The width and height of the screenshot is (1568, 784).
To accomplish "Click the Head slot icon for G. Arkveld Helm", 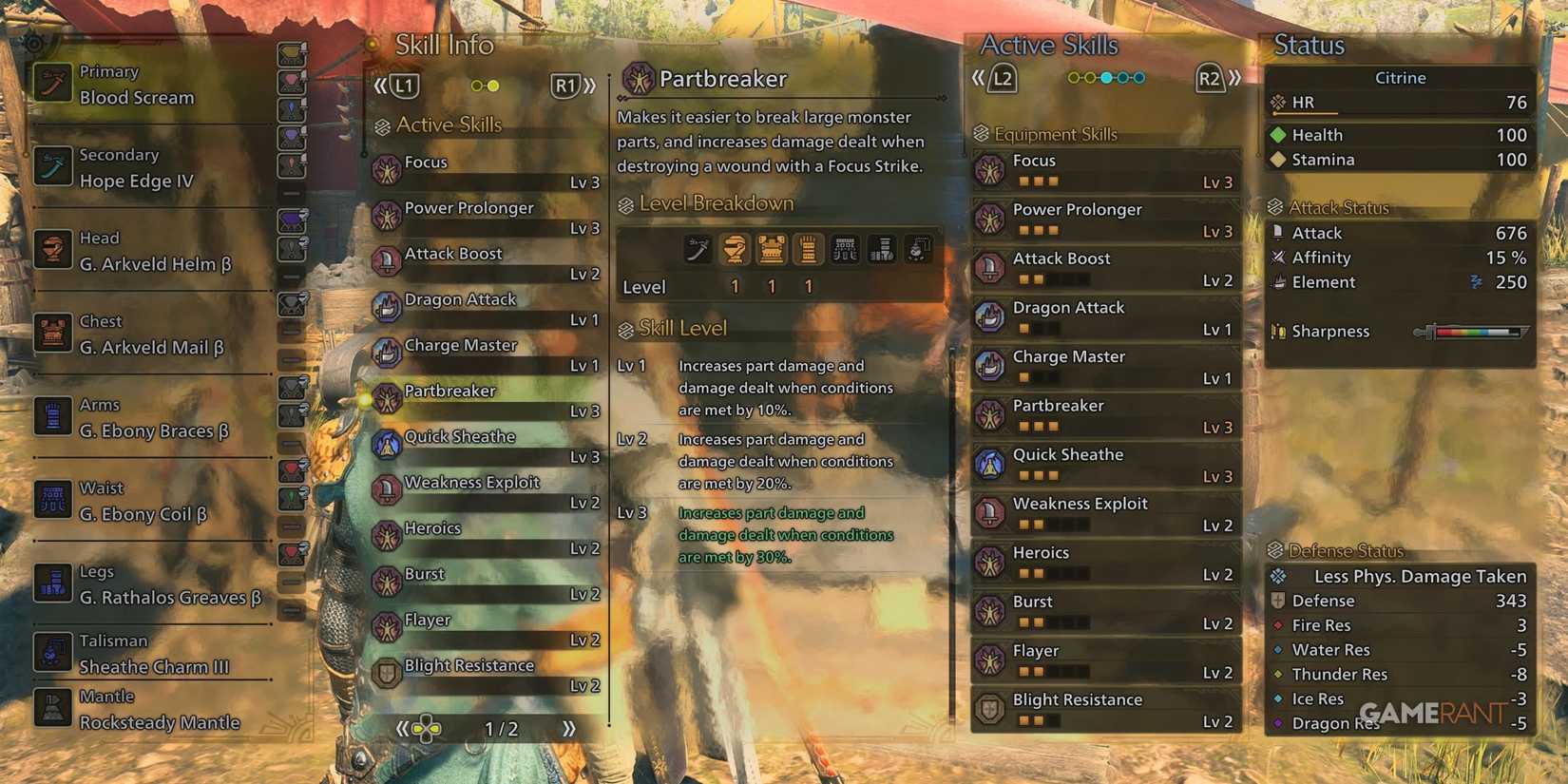I will point(52,250).
